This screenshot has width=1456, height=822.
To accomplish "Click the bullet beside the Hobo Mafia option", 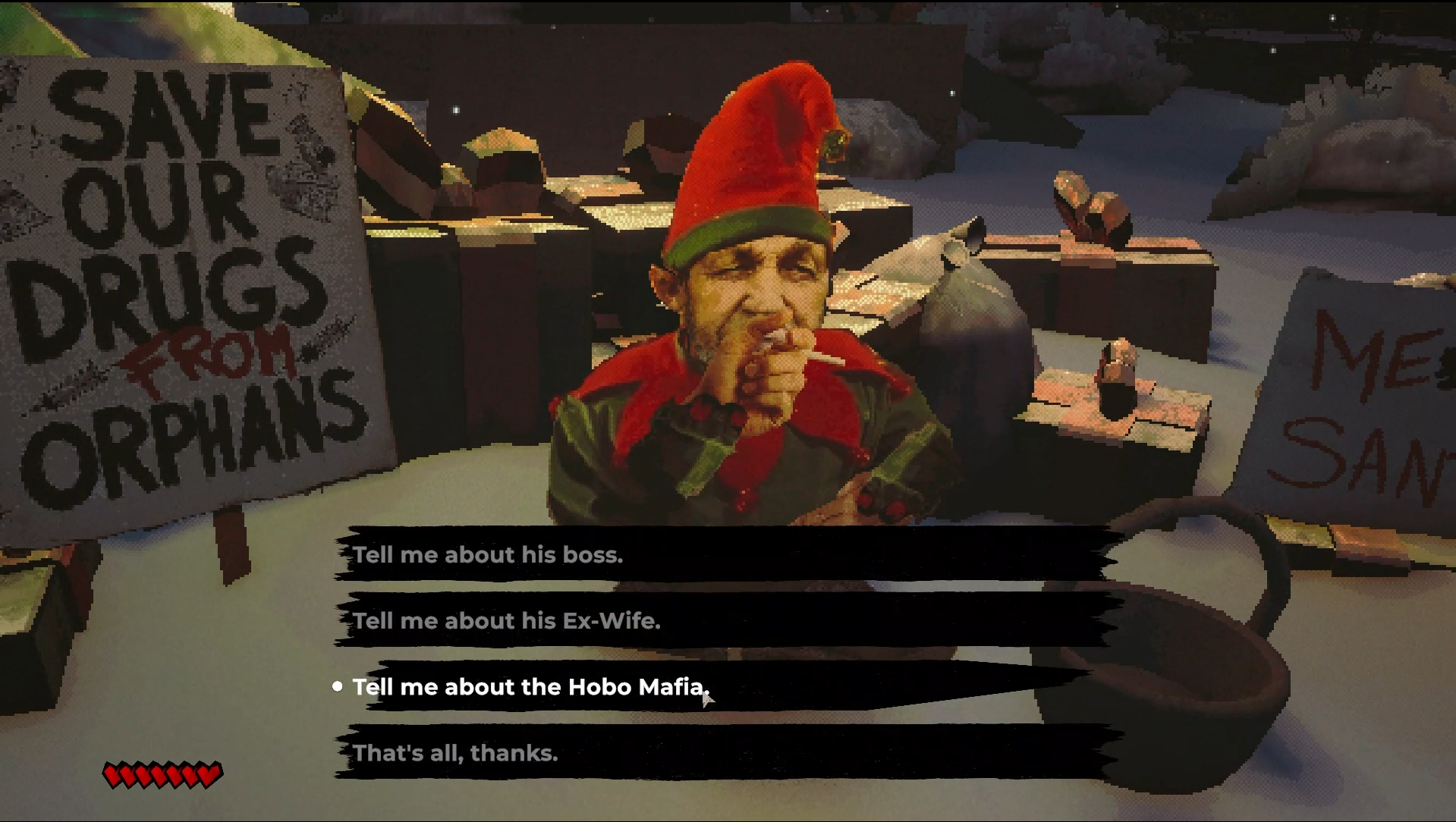I will [x=337, y=687].
